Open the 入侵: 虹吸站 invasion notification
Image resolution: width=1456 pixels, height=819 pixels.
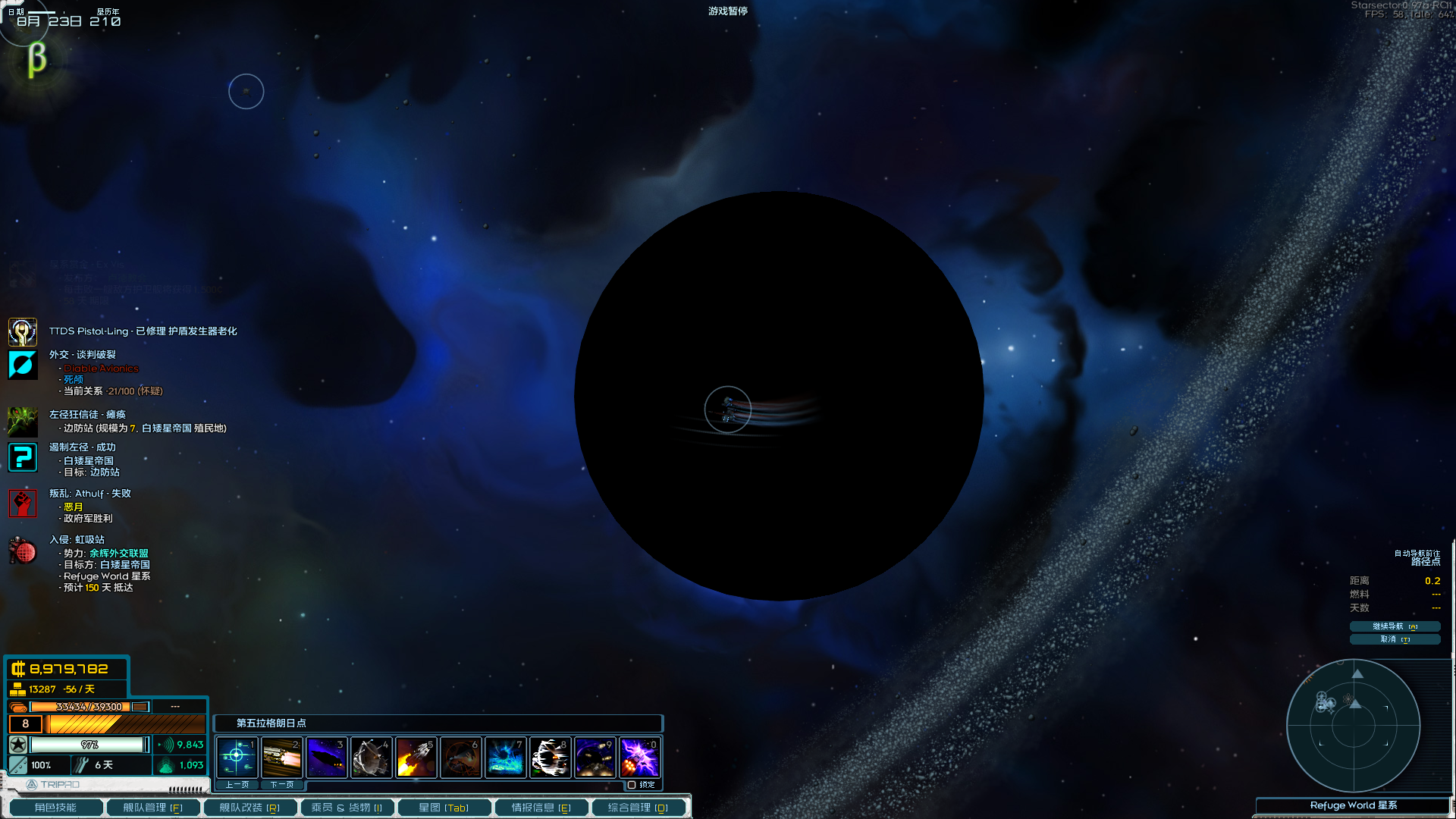(77, 540)
